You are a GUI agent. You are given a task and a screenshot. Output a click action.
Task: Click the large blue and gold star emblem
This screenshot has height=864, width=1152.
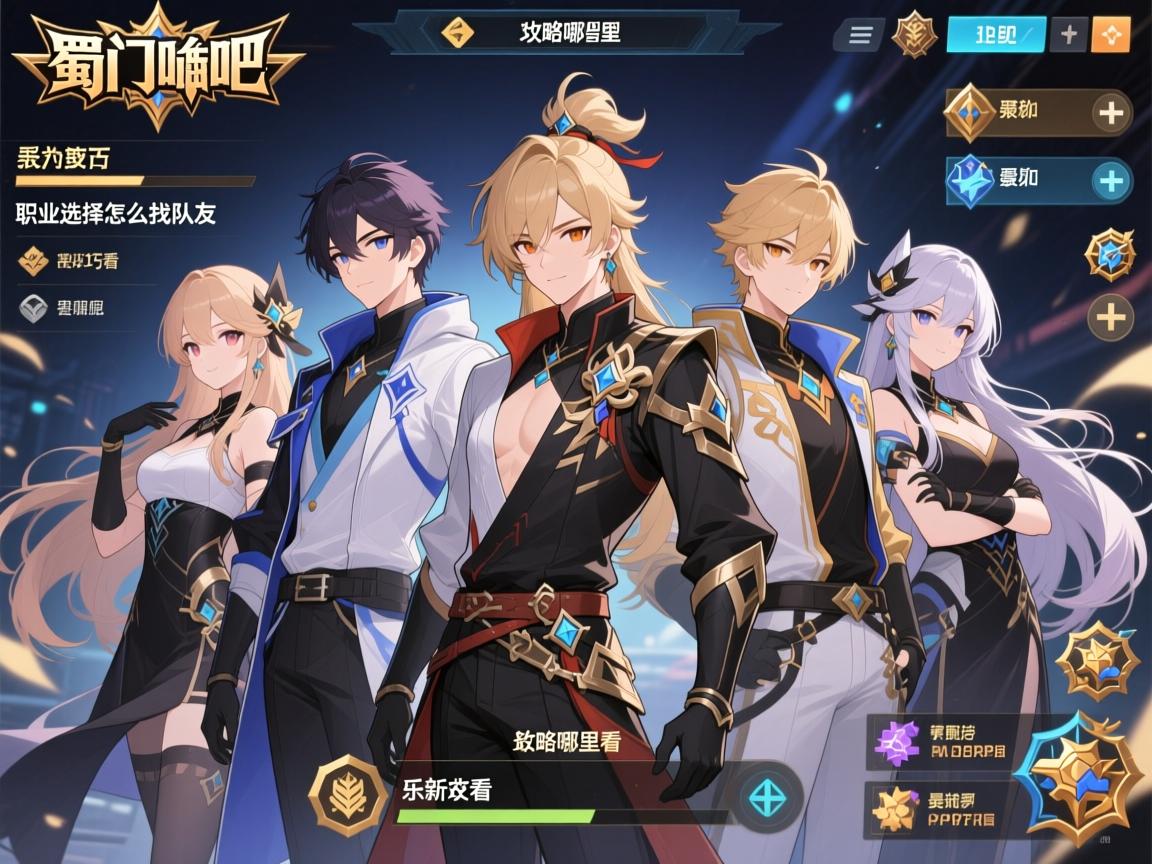coord(1078,778)
